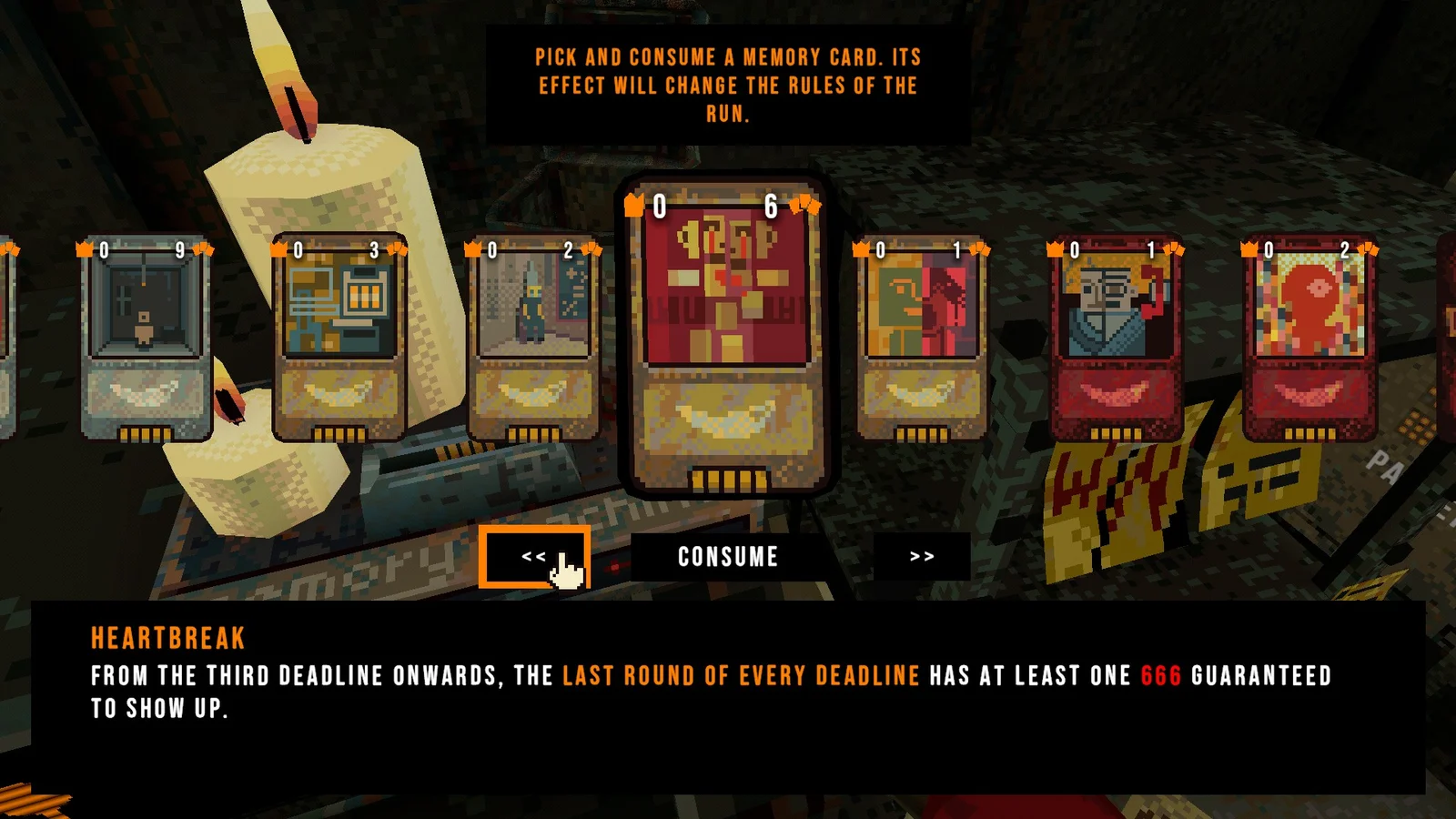This screenshot has width=1456, height=819.
Task: Select the large red Heartbreak card
Action: click(727, 337)
